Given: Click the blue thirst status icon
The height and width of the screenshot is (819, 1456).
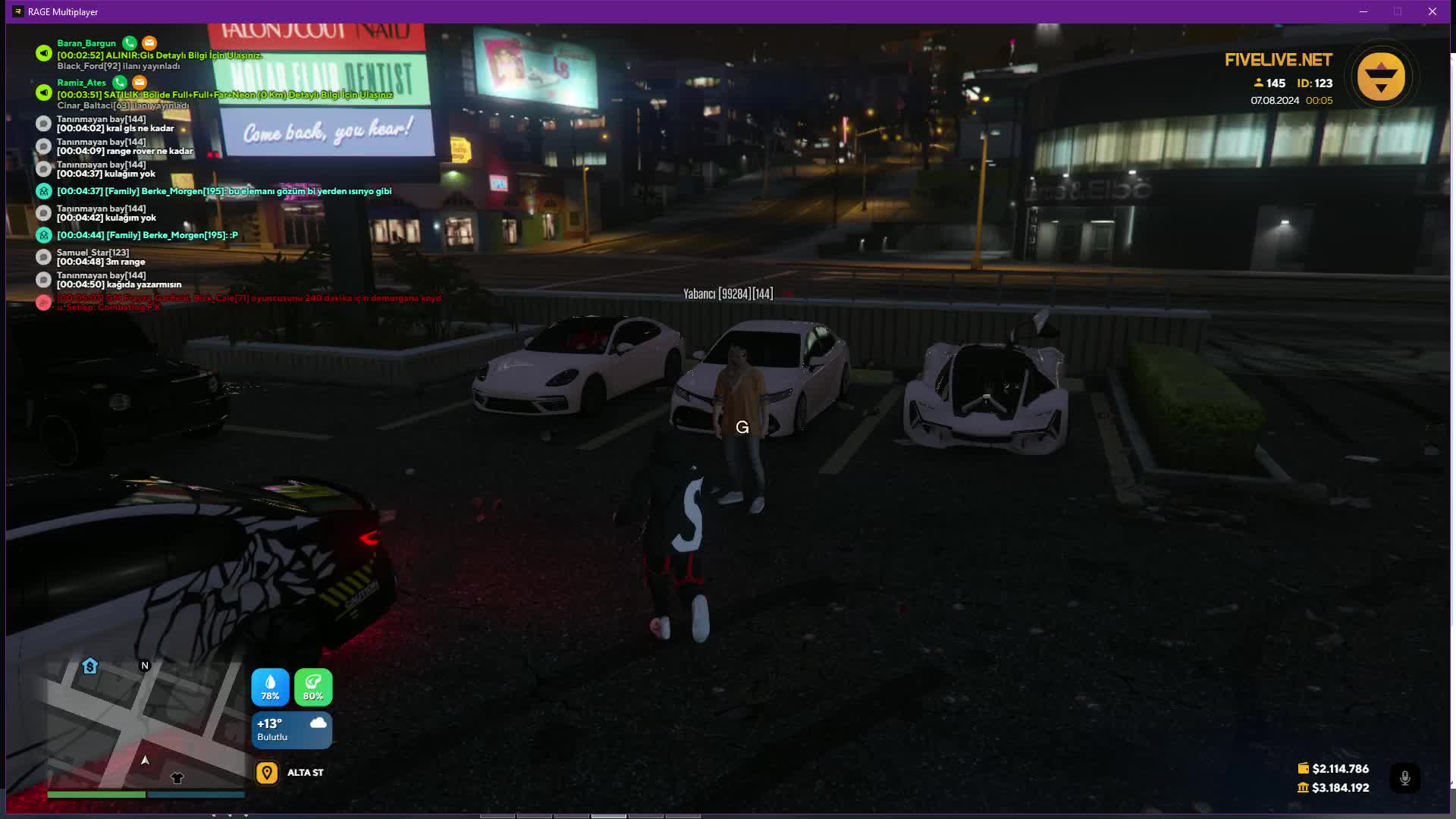Looking at the screenshot, I should tap(270, 687).
